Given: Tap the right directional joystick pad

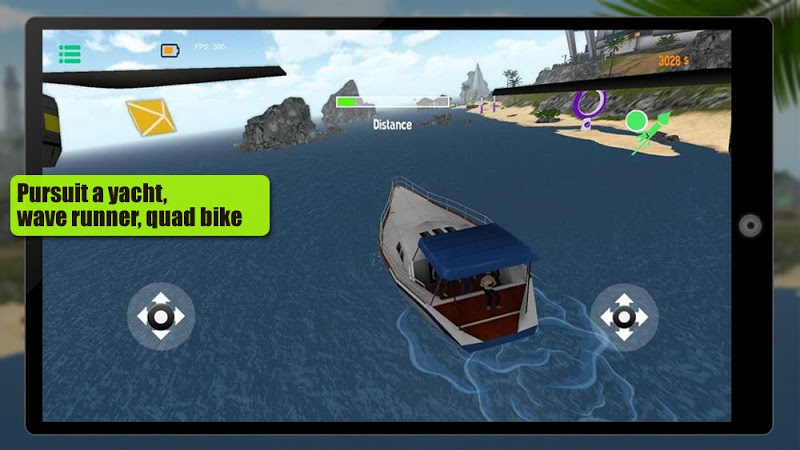Looking at the screenshot, I should tap(623, 316).
